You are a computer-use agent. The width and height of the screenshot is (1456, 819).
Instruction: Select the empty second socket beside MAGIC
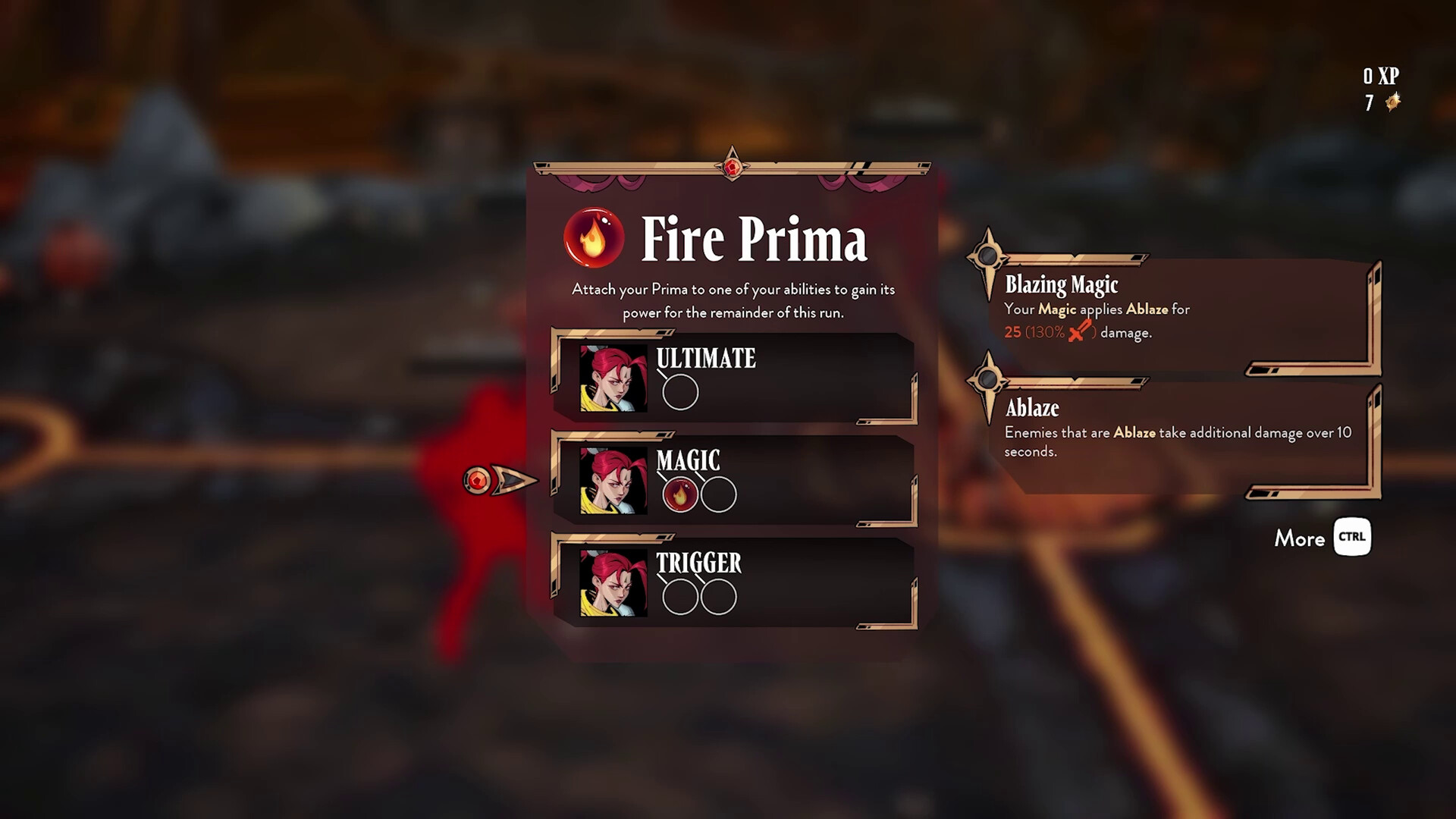click(717, 494)
